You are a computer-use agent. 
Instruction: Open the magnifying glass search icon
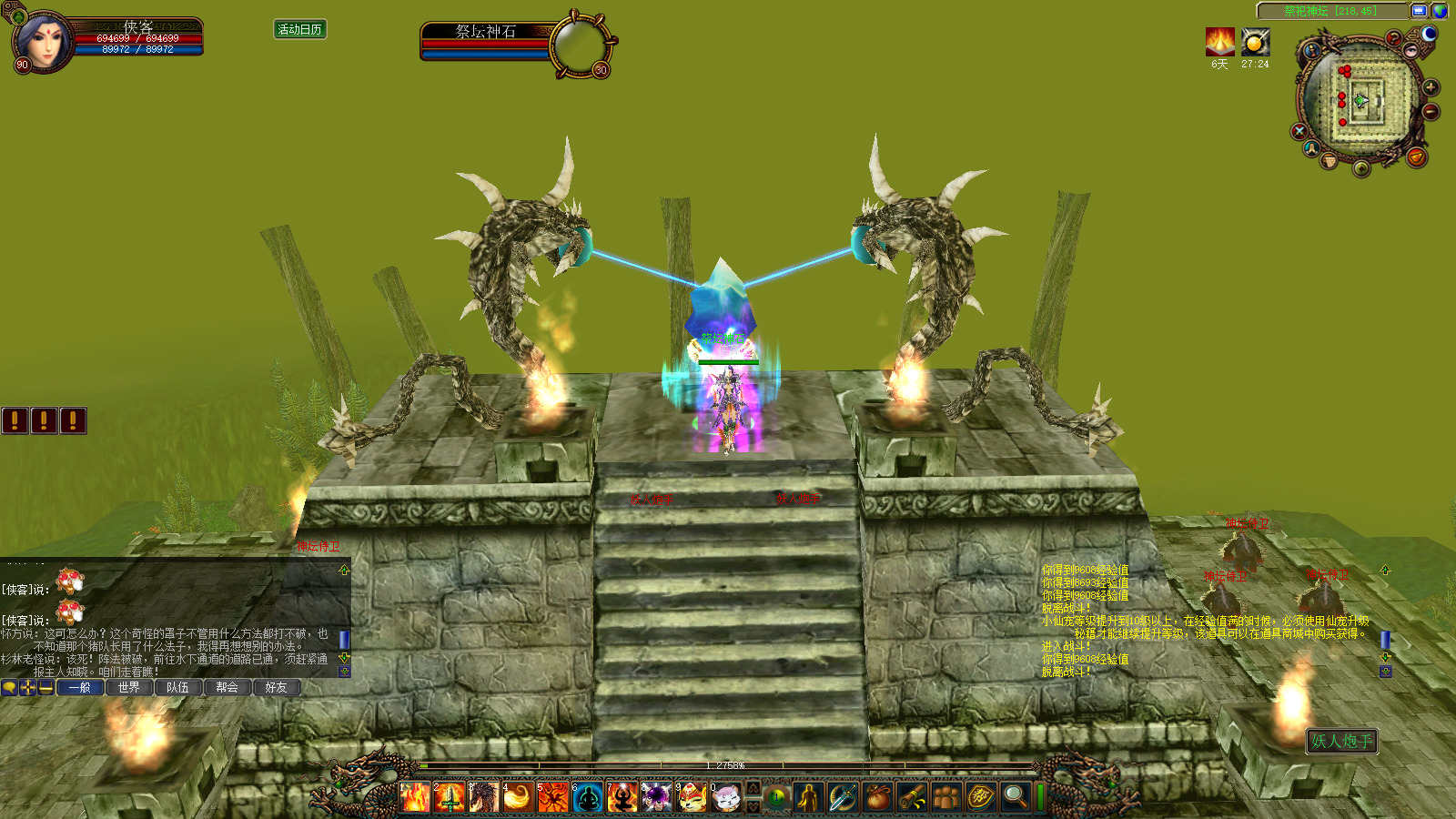[1015, 797]
